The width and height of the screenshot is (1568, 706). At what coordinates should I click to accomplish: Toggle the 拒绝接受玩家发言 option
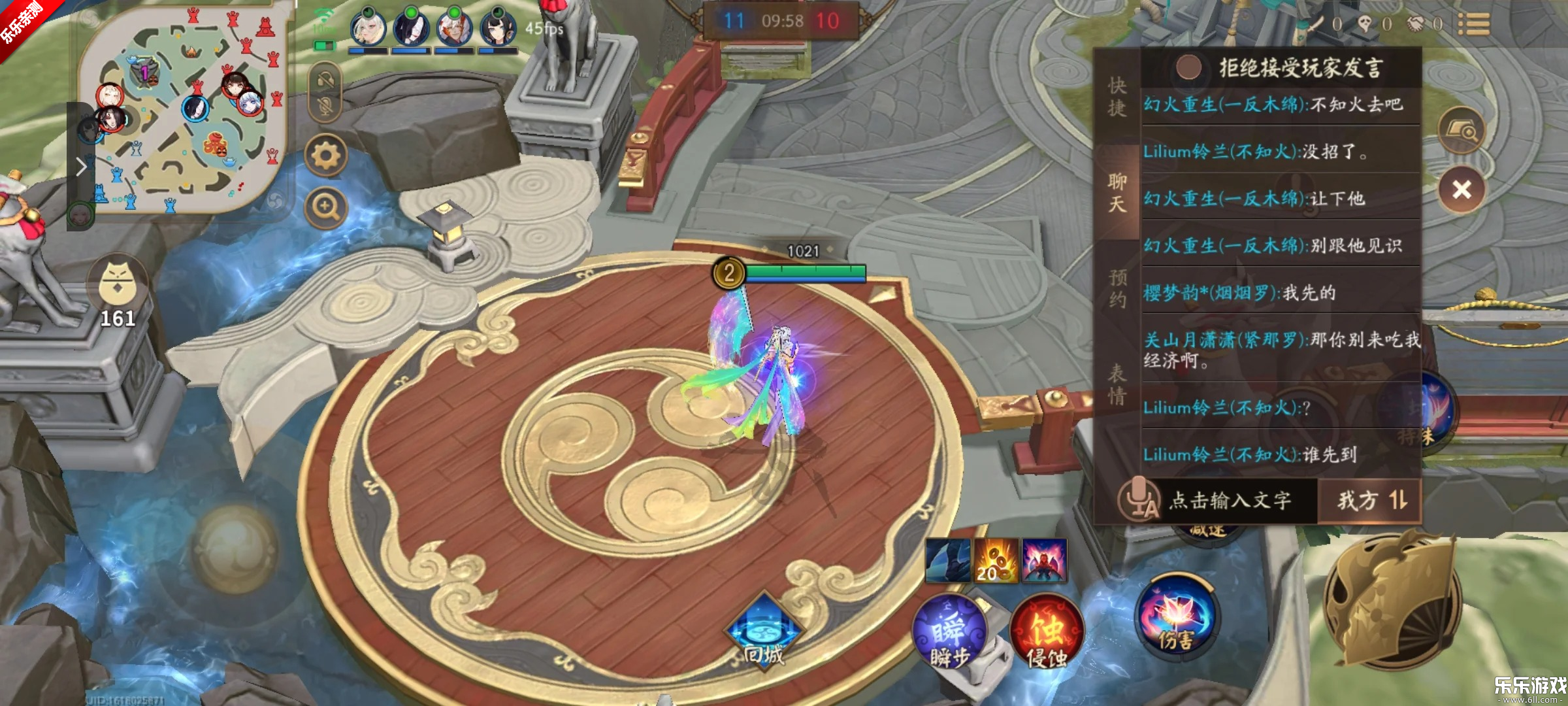pos(1188,67)
